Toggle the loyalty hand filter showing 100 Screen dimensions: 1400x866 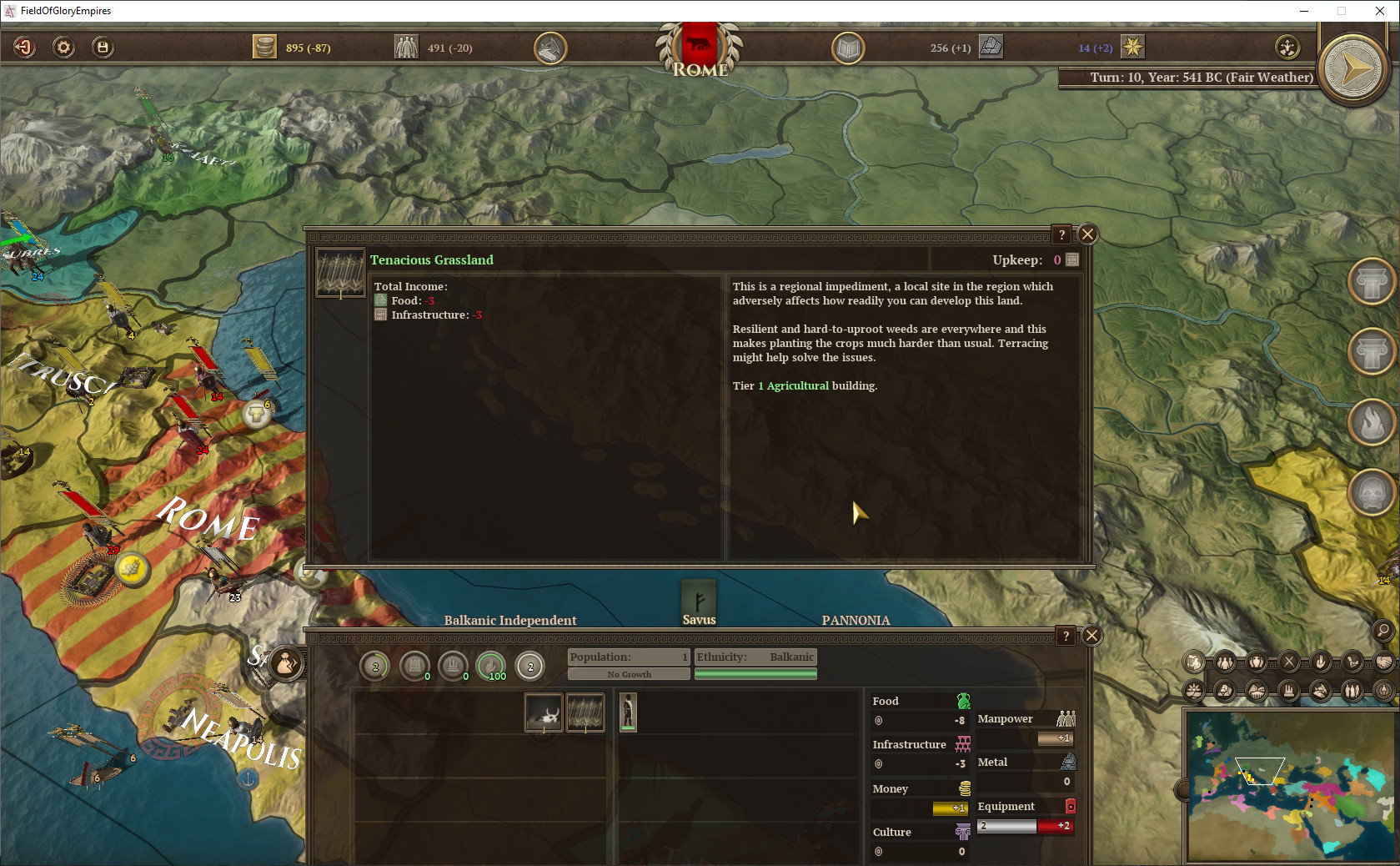pos(491,667)
